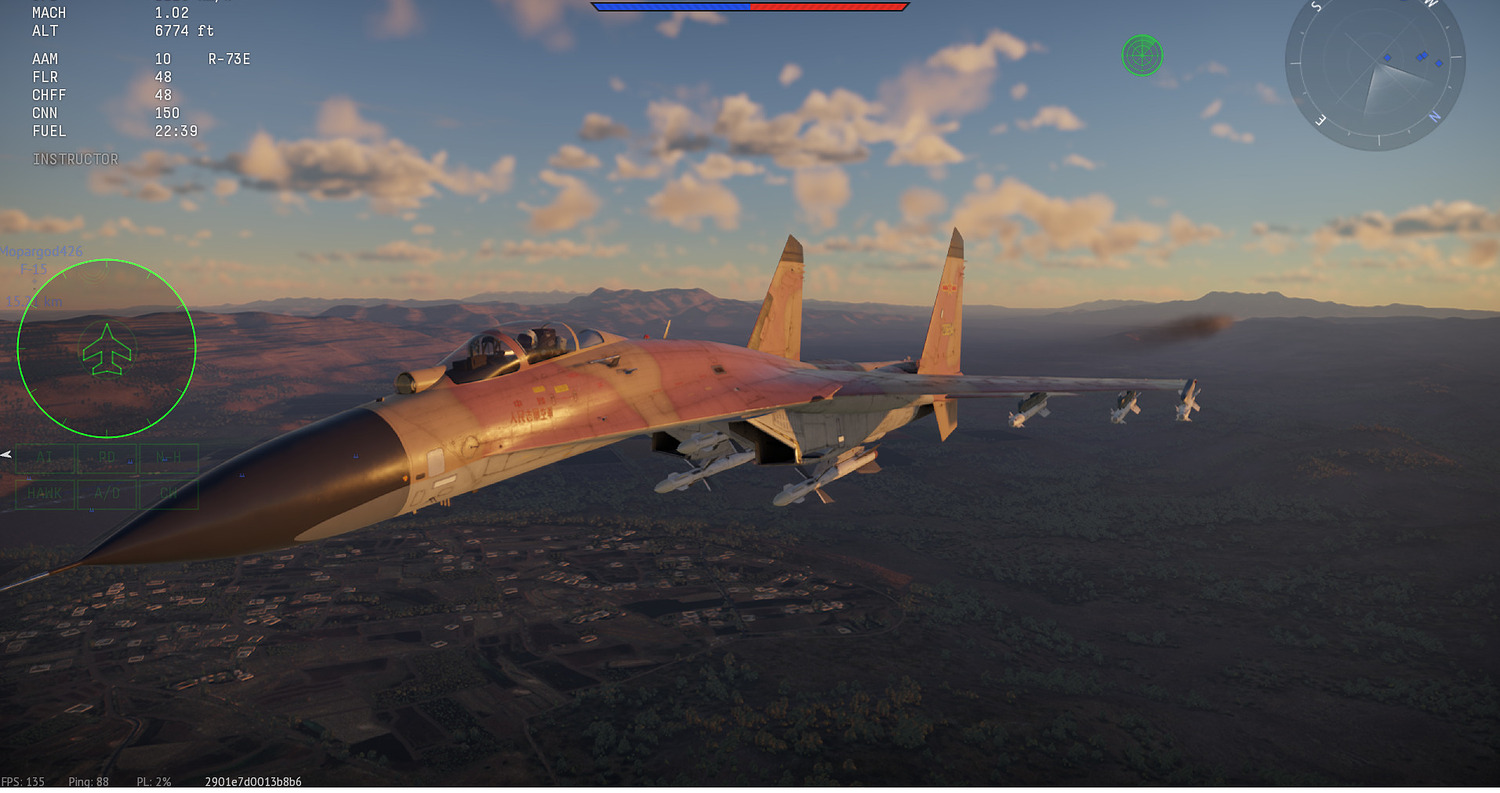Image resolution: width=1500 pixels, height=793 pixels.
Task: Select the AI radar mode button
Action: 44,458
